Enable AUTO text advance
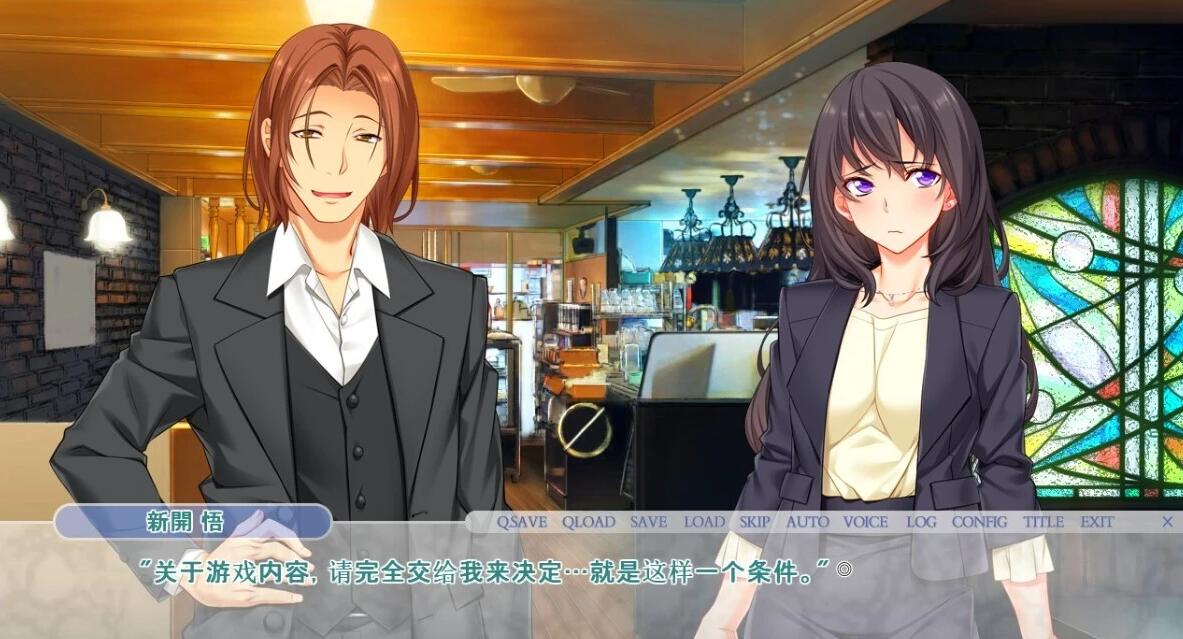Screen dimensions: 1183x639 [x=807, y=522]
